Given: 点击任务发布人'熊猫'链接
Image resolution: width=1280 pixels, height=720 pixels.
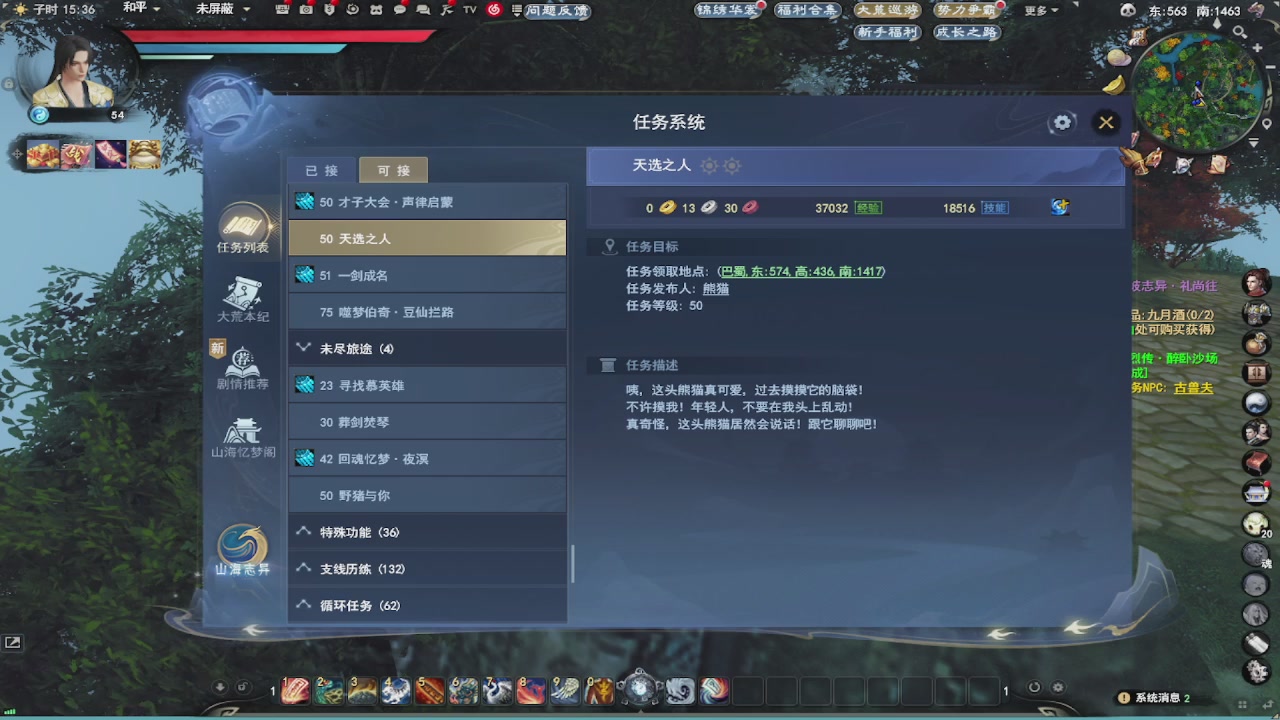Looking at the screenshot, I should coord(718,290).
